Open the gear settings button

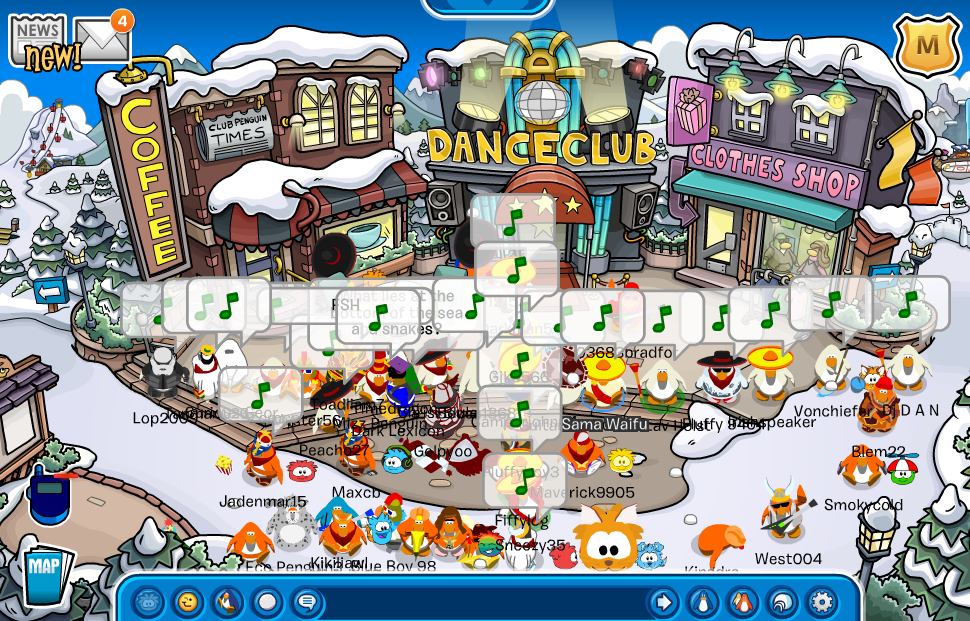(x=822, y=602)
